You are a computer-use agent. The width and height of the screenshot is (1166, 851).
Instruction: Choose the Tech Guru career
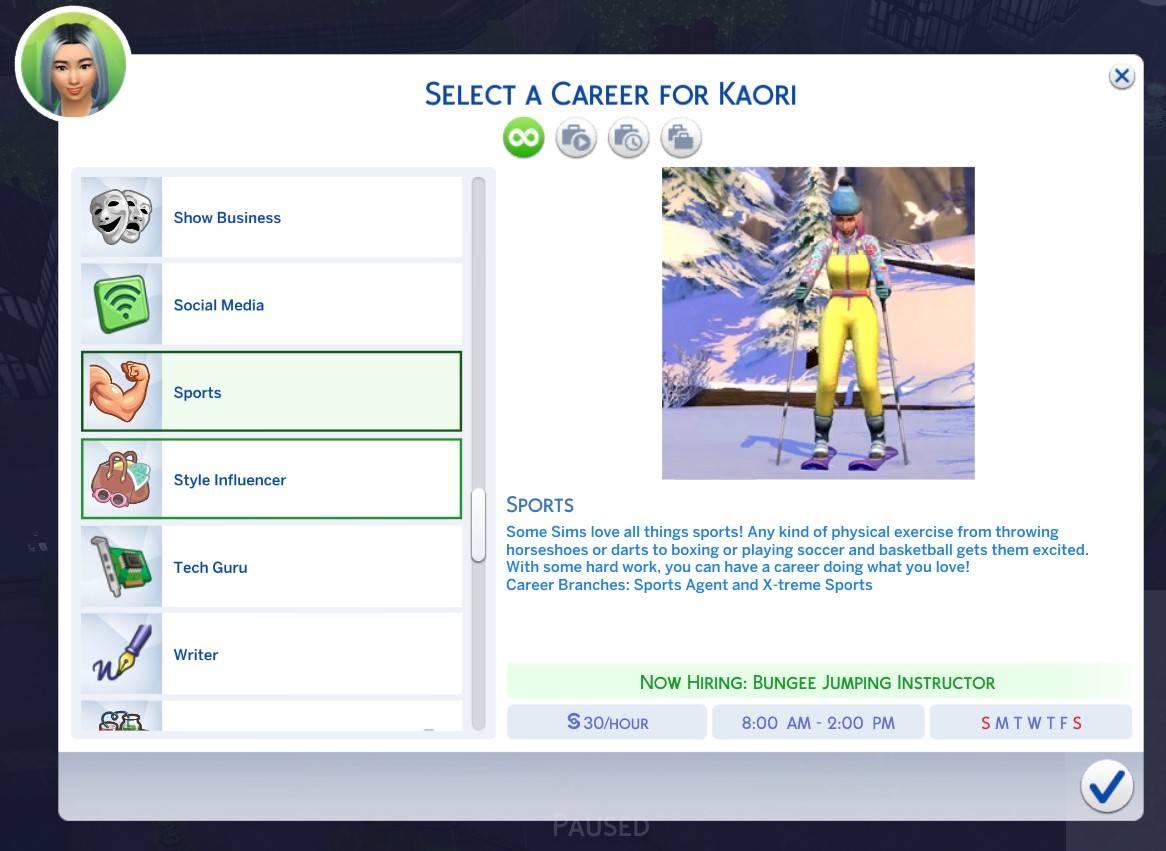pos(271,567)
